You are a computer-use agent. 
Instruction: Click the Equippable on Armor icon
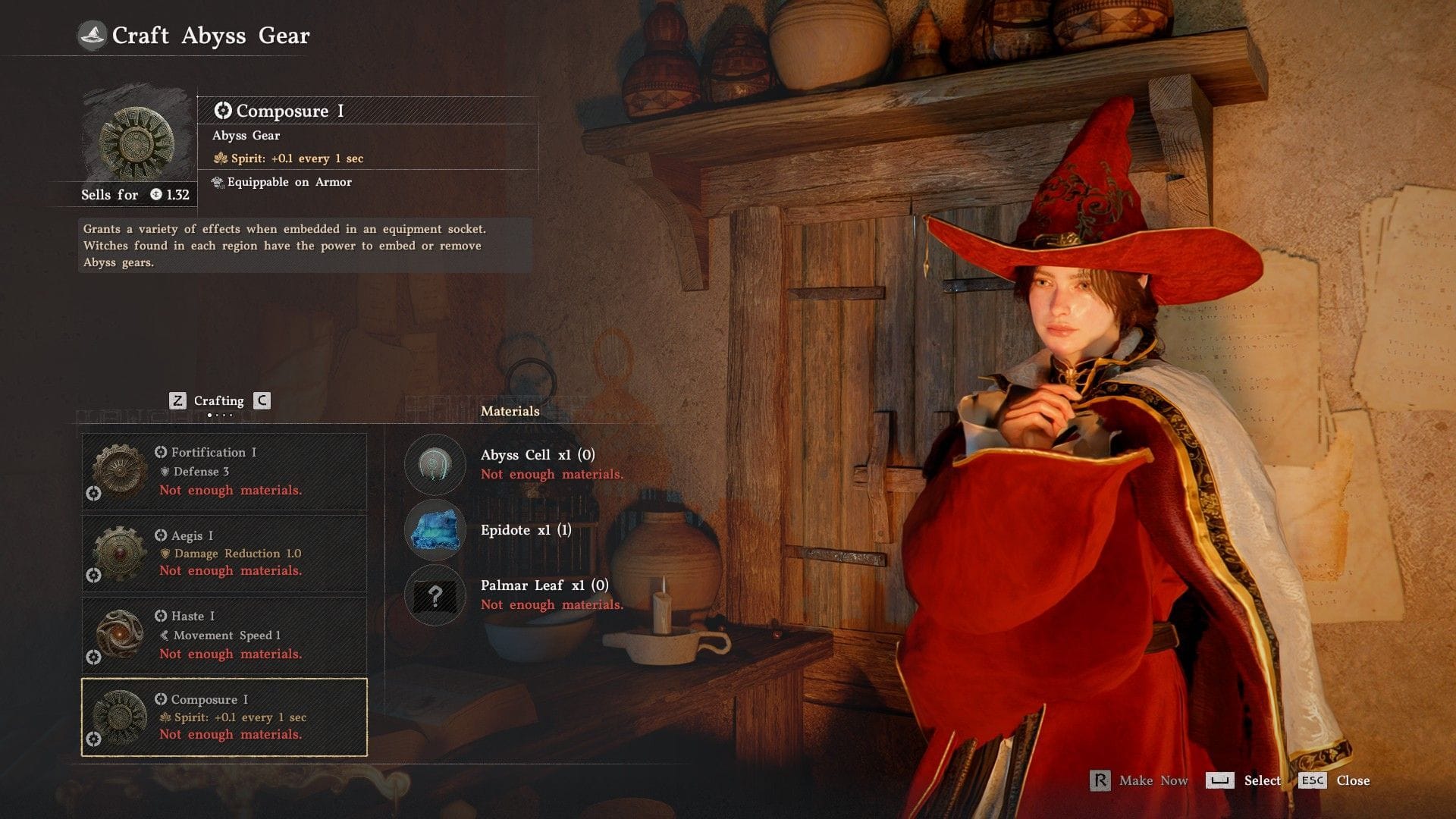click(x=218, y=182)
